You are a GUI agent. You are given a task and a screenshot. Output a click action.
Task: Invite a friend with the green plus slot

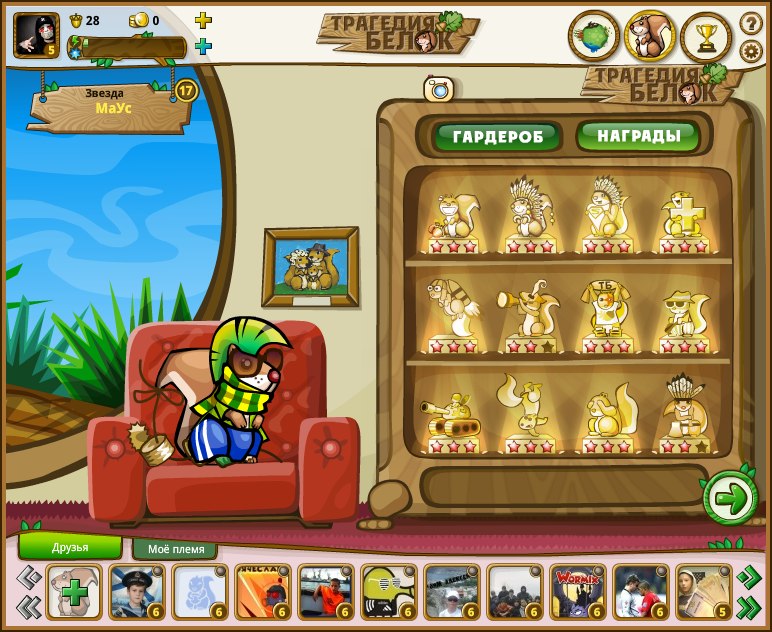(x=74, y=592)
